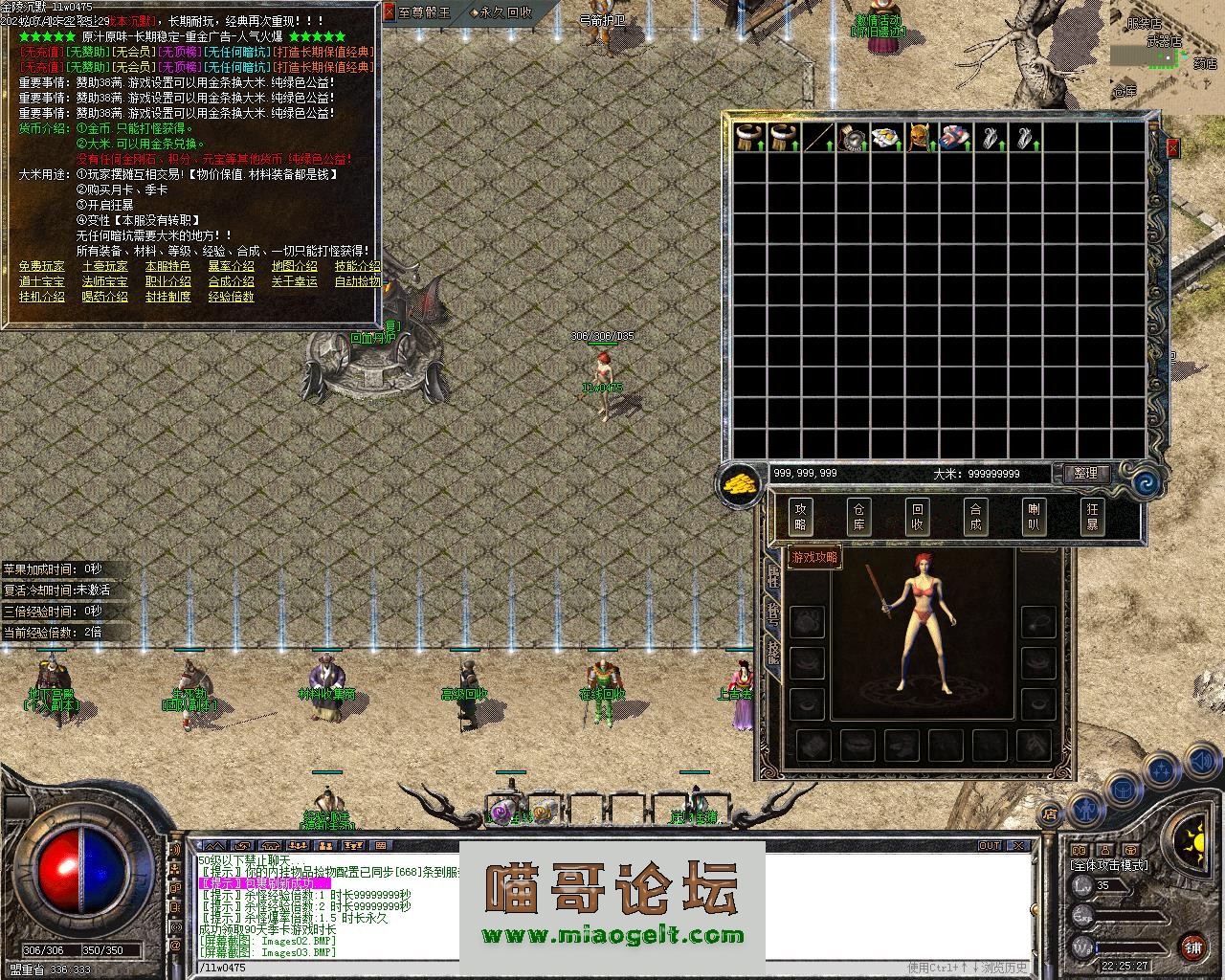Open the 合成 synthesis button

(x=975, y=517)
